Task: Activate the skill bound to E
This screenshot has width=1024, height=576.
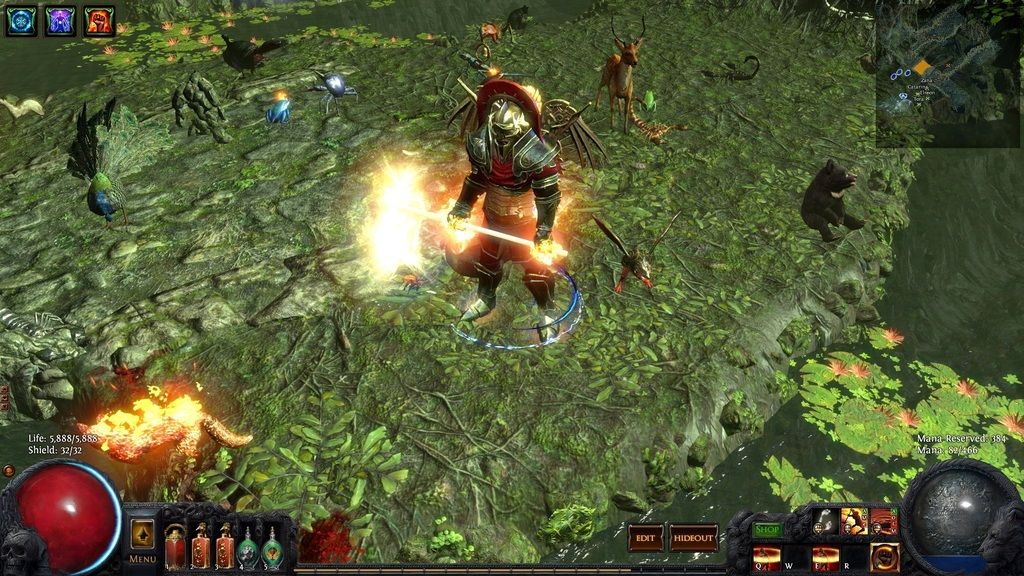Action: tap(826, 558)
